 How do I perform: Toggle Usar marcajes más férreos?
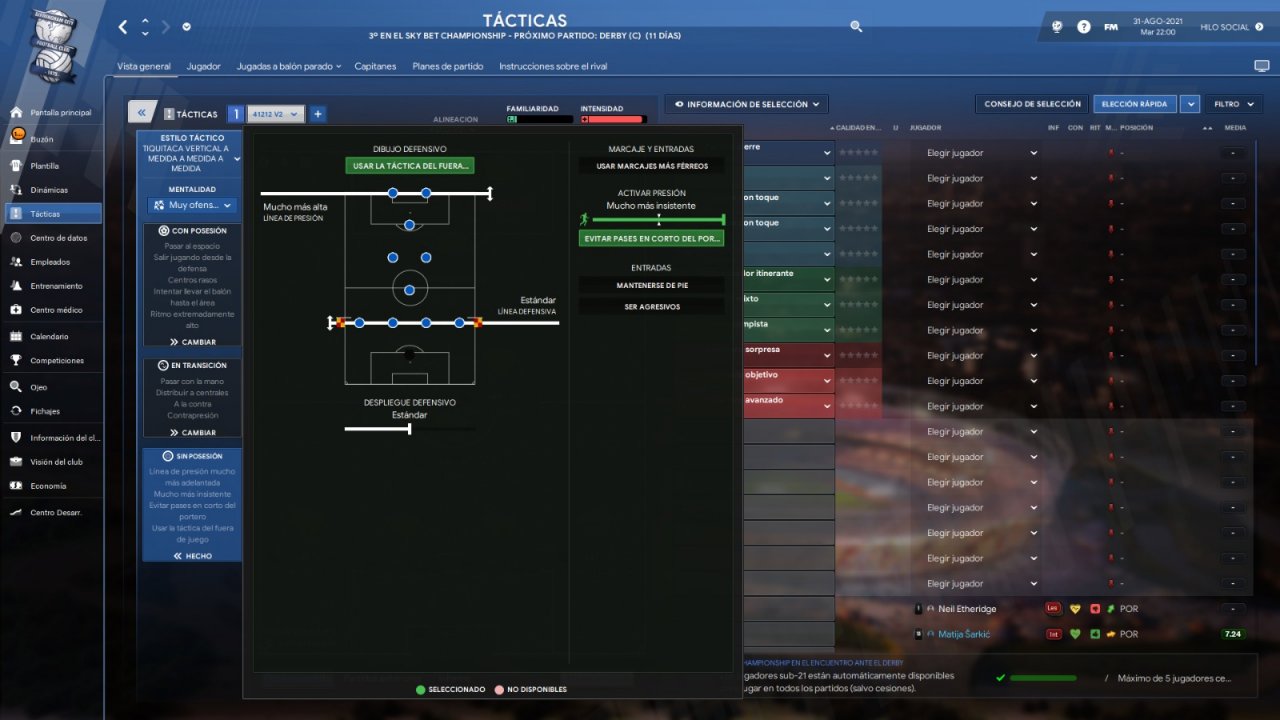651,166
